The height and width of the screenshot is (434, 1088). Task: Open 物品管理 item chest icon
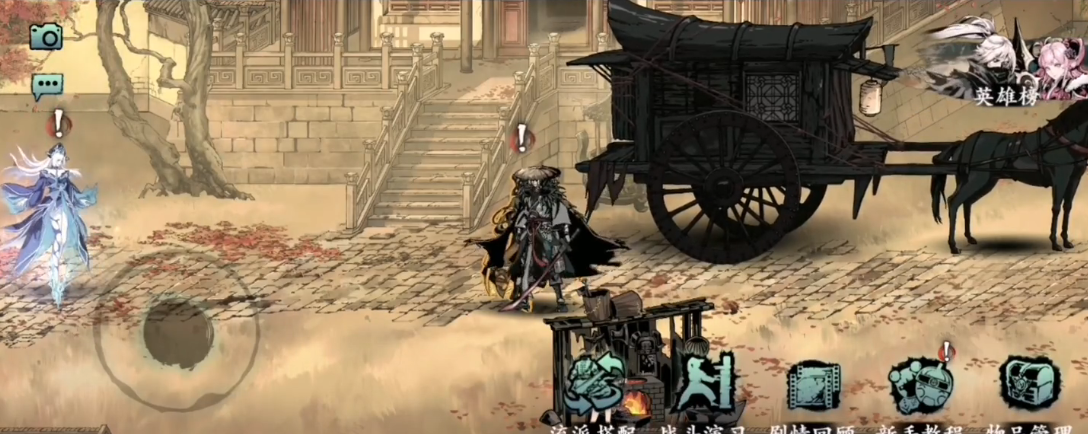point(1030,385)
